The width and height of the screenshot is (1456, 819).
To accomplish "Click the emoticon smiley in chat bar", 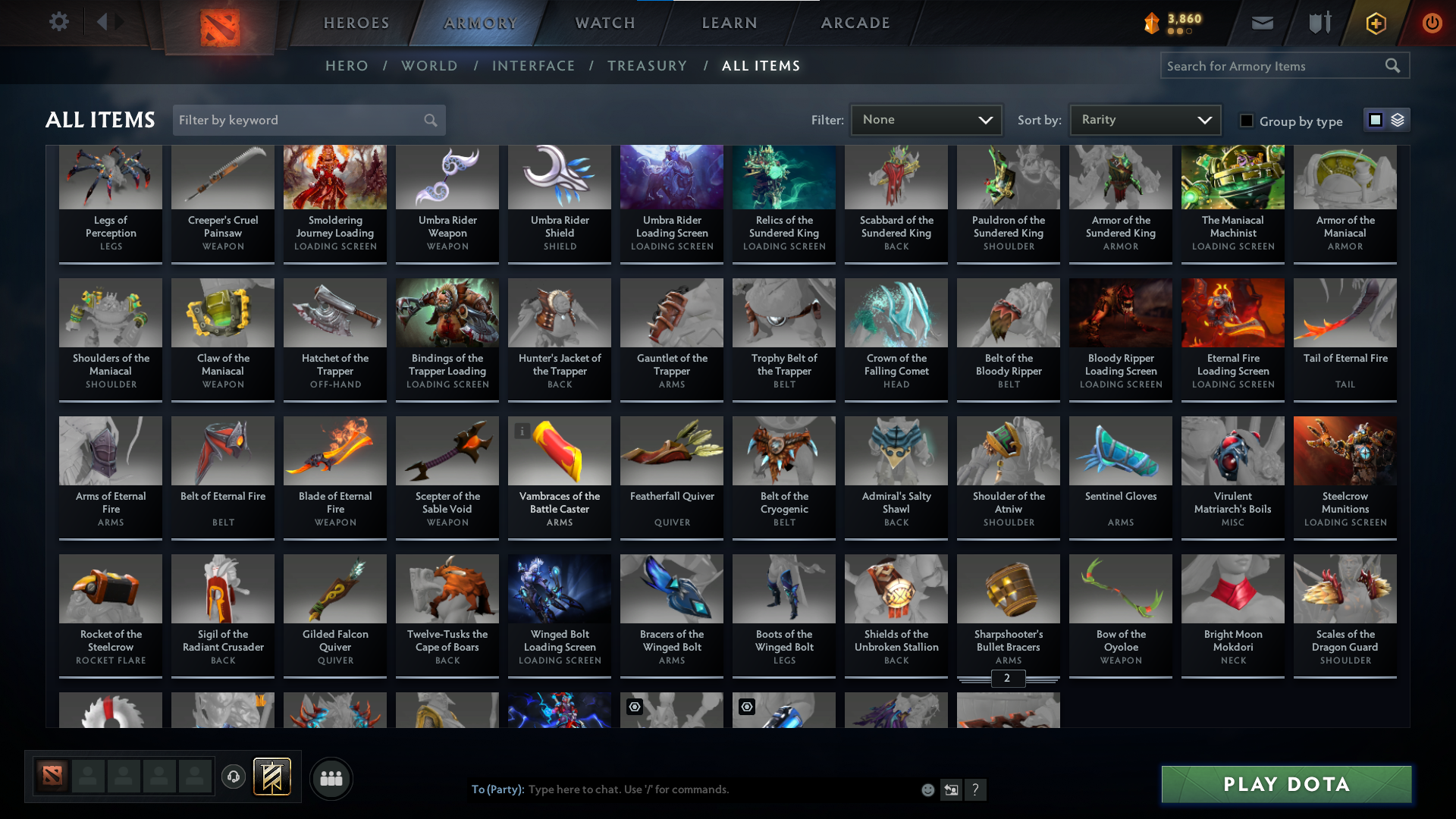I will 927,789.
